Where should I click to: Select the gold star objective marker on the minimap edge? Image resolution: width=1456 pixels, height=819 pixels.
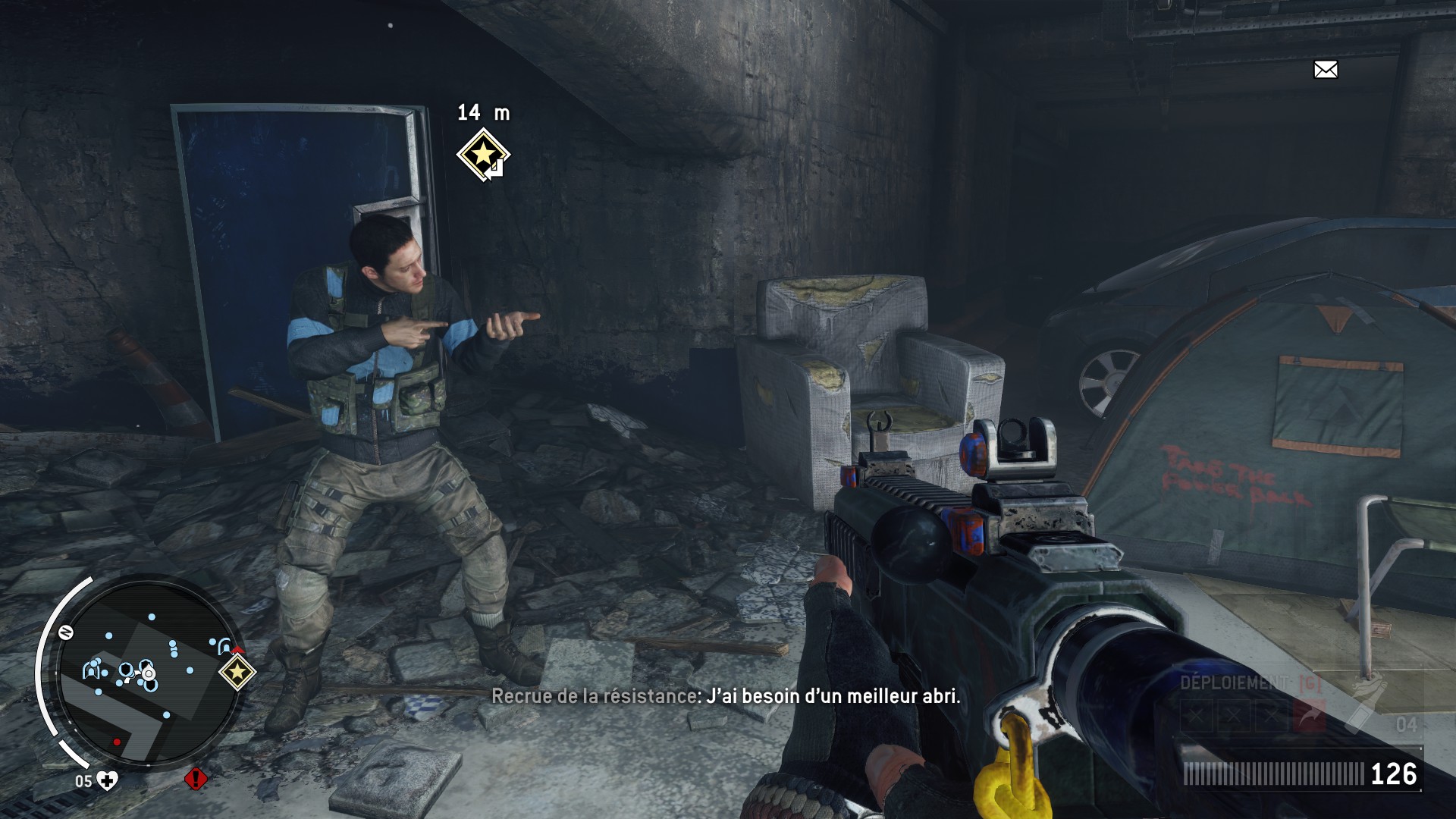pos(237,671)
